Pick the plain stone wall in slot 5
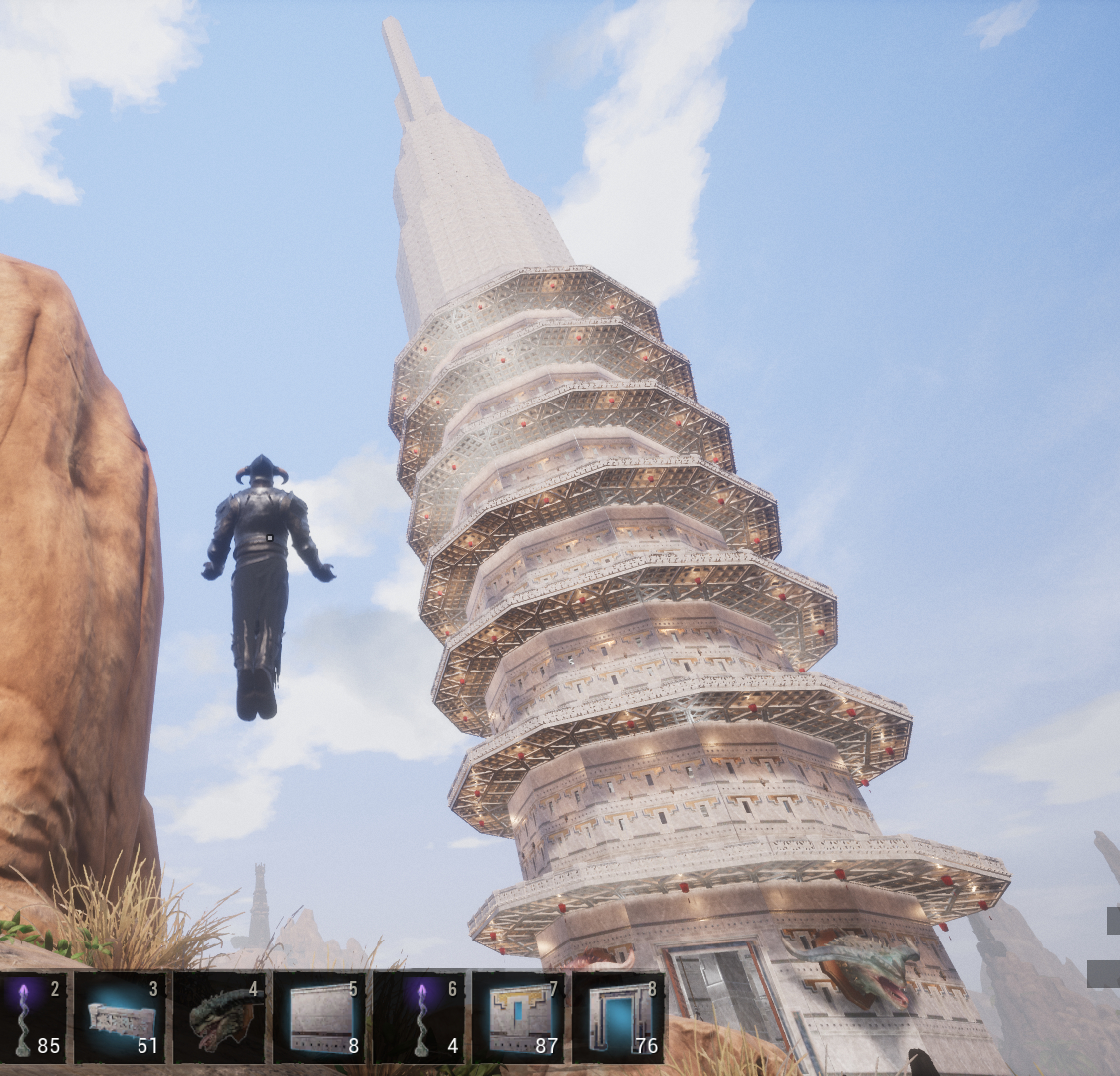Screen dimensions: 1120x1076 pyautogui.click(x=319, y=1017)
